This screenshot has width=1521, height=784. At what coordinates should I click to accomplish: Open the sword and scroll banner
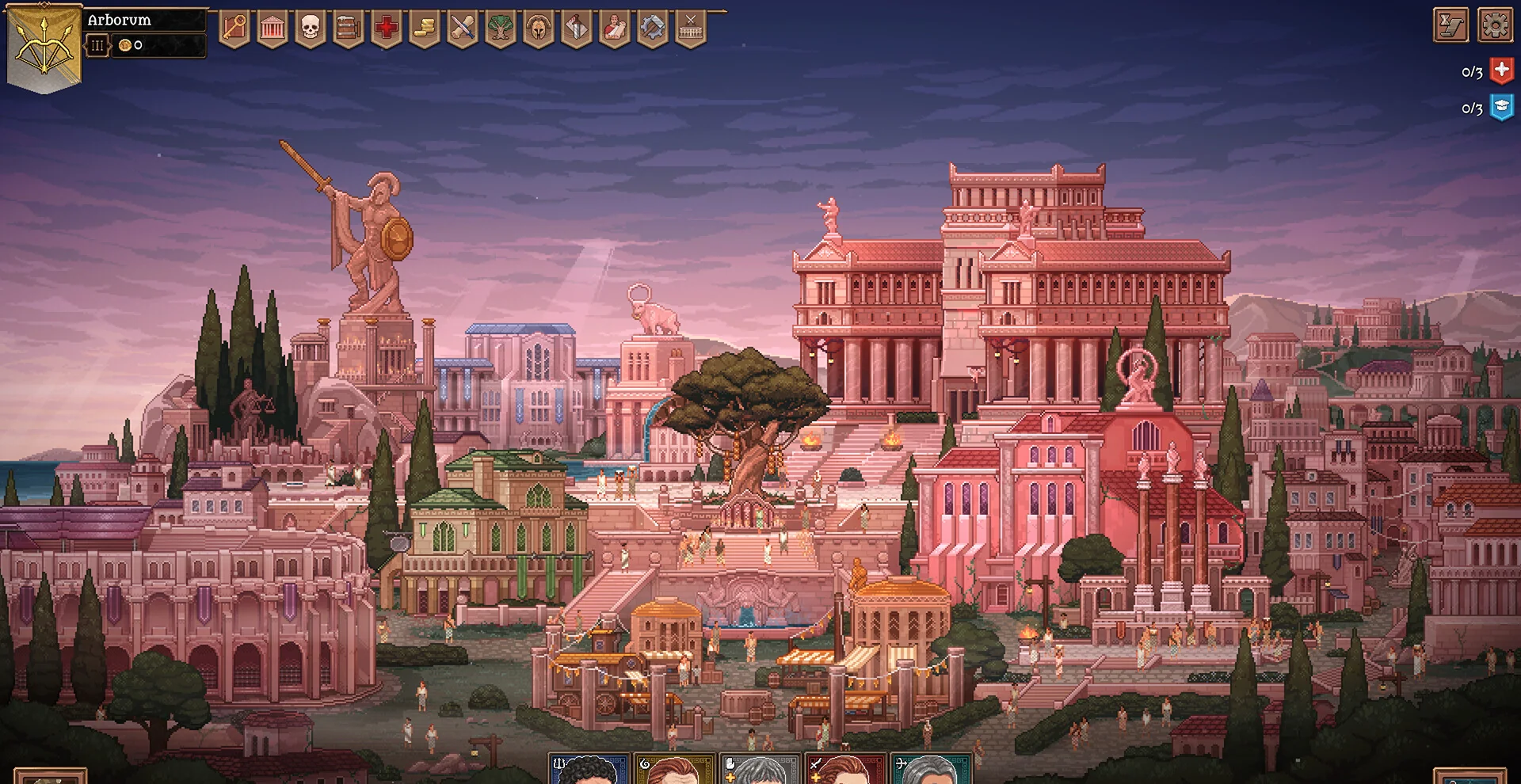tap(463, 29)
